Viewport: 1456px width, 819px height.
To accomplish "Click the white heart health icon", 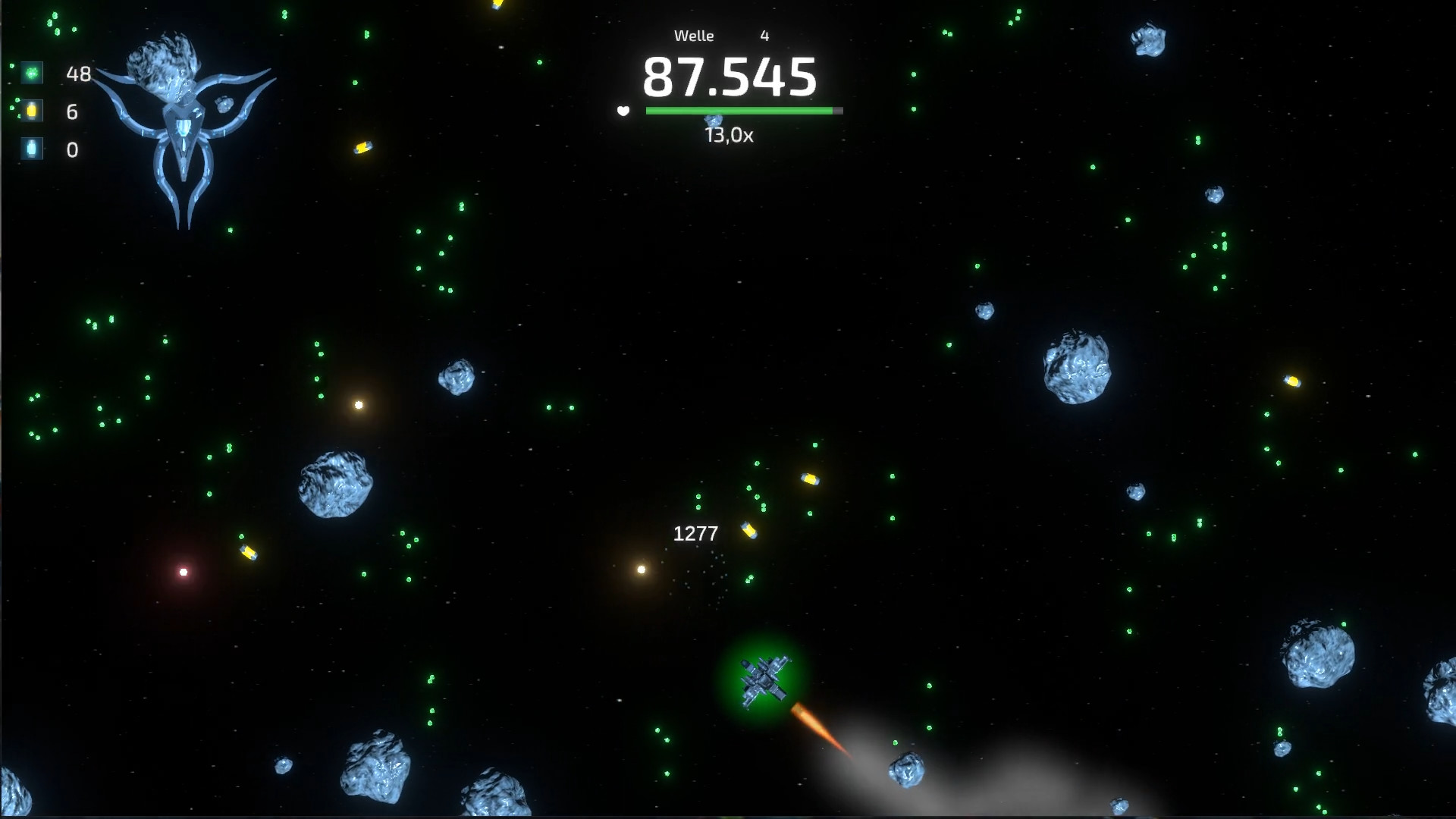I will 623,111.
